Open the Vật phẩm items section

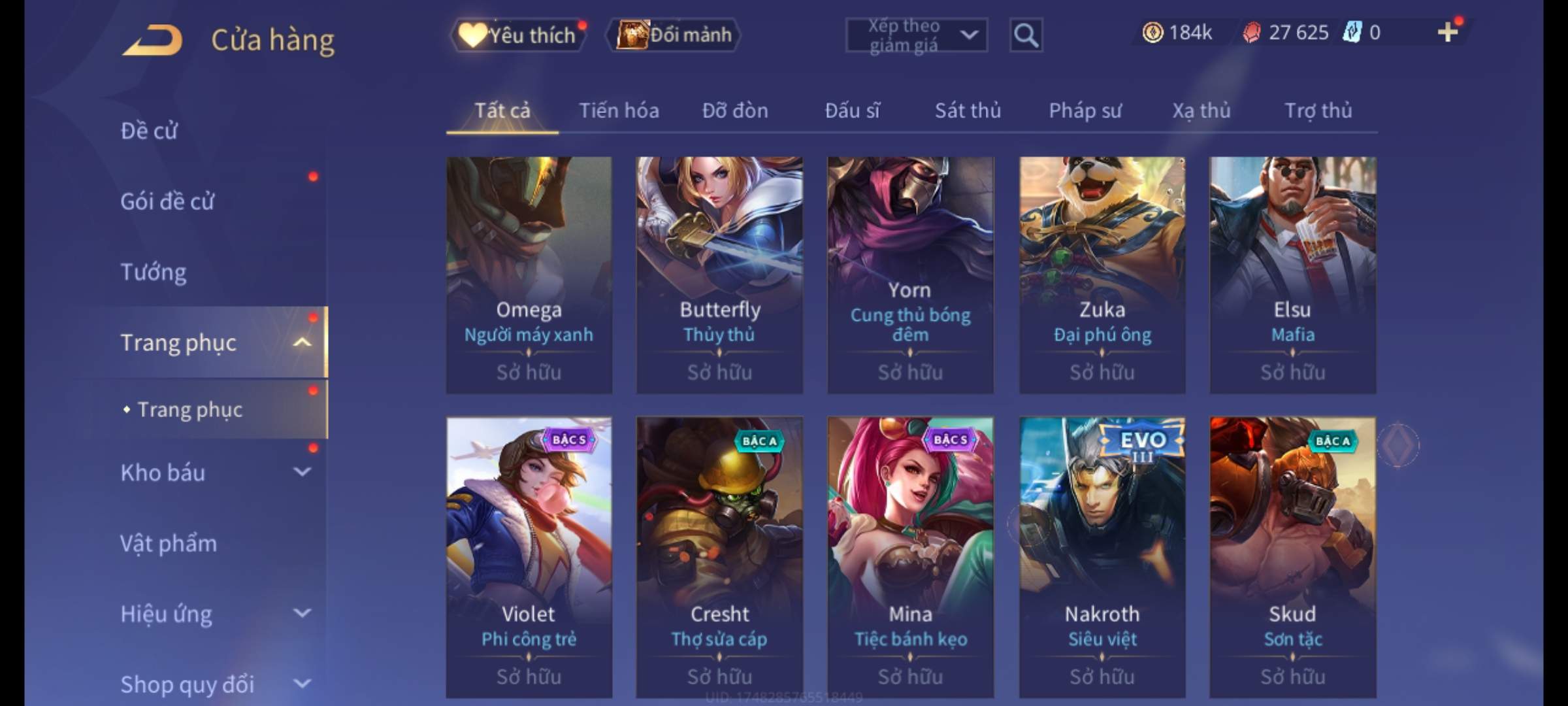click(169, 543)
